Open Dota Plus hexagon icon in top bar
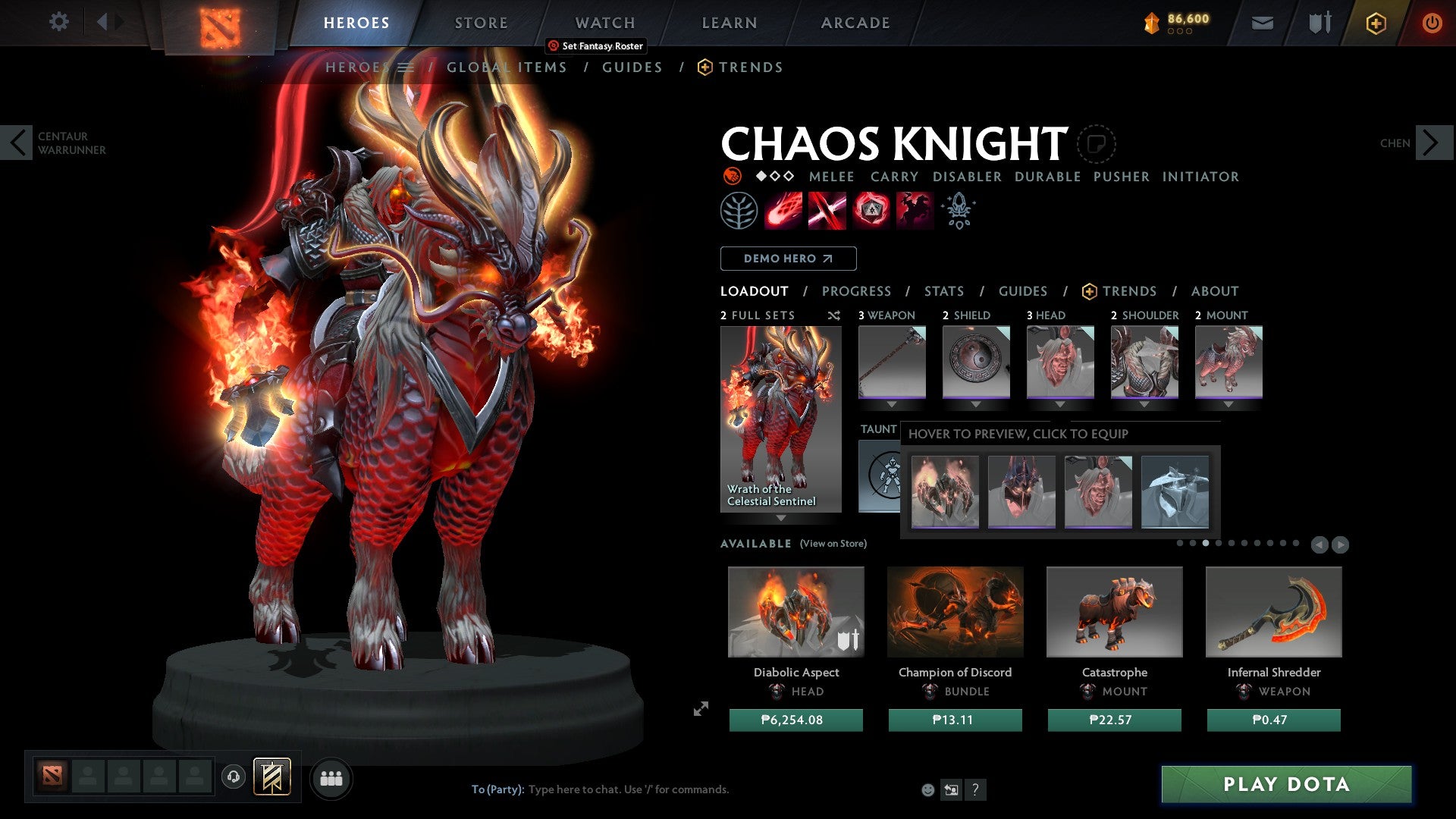 click(1375, 23)
